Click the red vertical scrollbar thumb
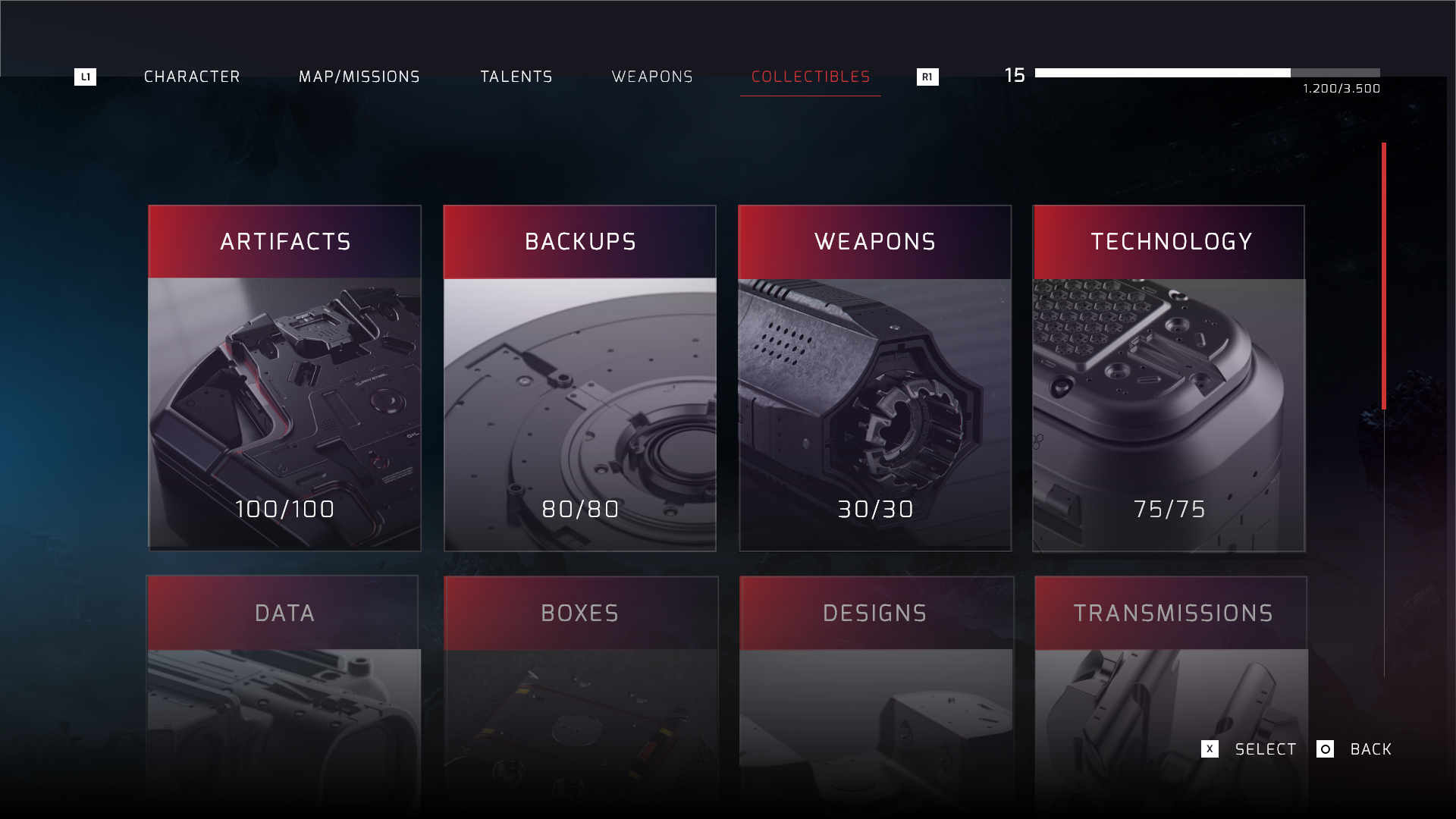Image resolution: width=1456 pixels, height=819 pixels. [1384, 276]
